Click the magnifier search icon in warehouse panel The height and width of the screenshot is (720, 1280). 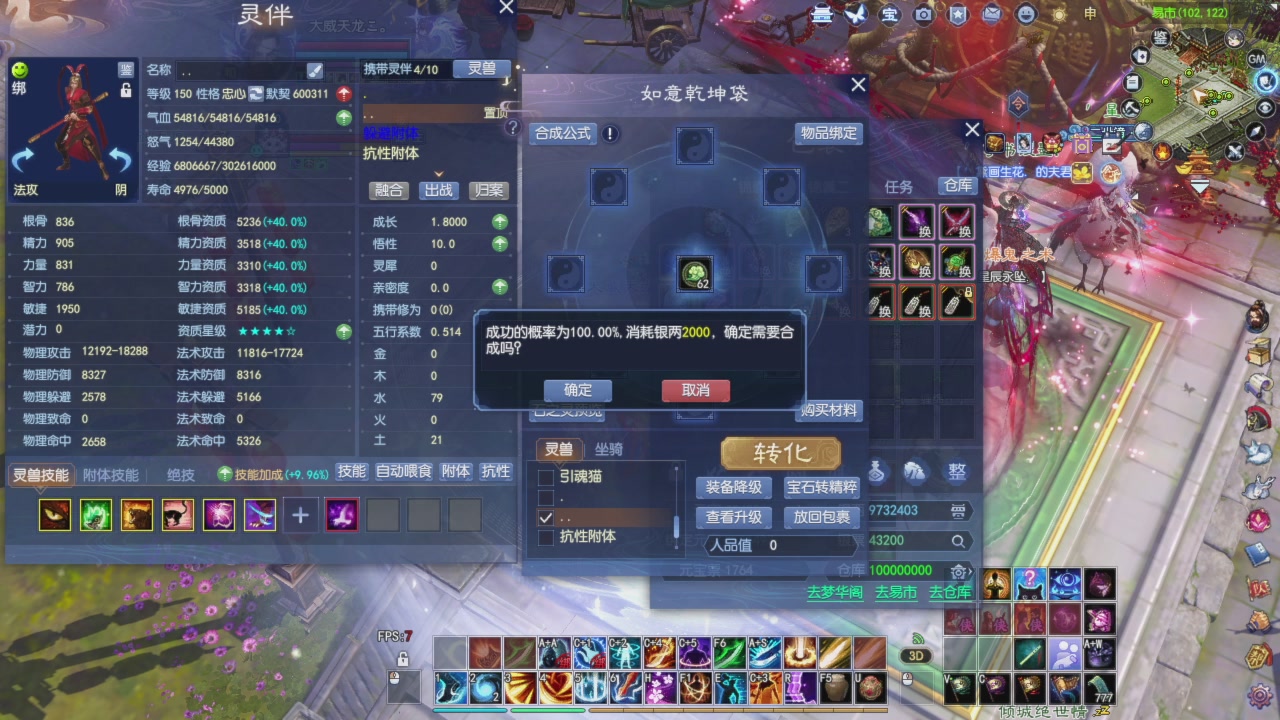point(958,540)
